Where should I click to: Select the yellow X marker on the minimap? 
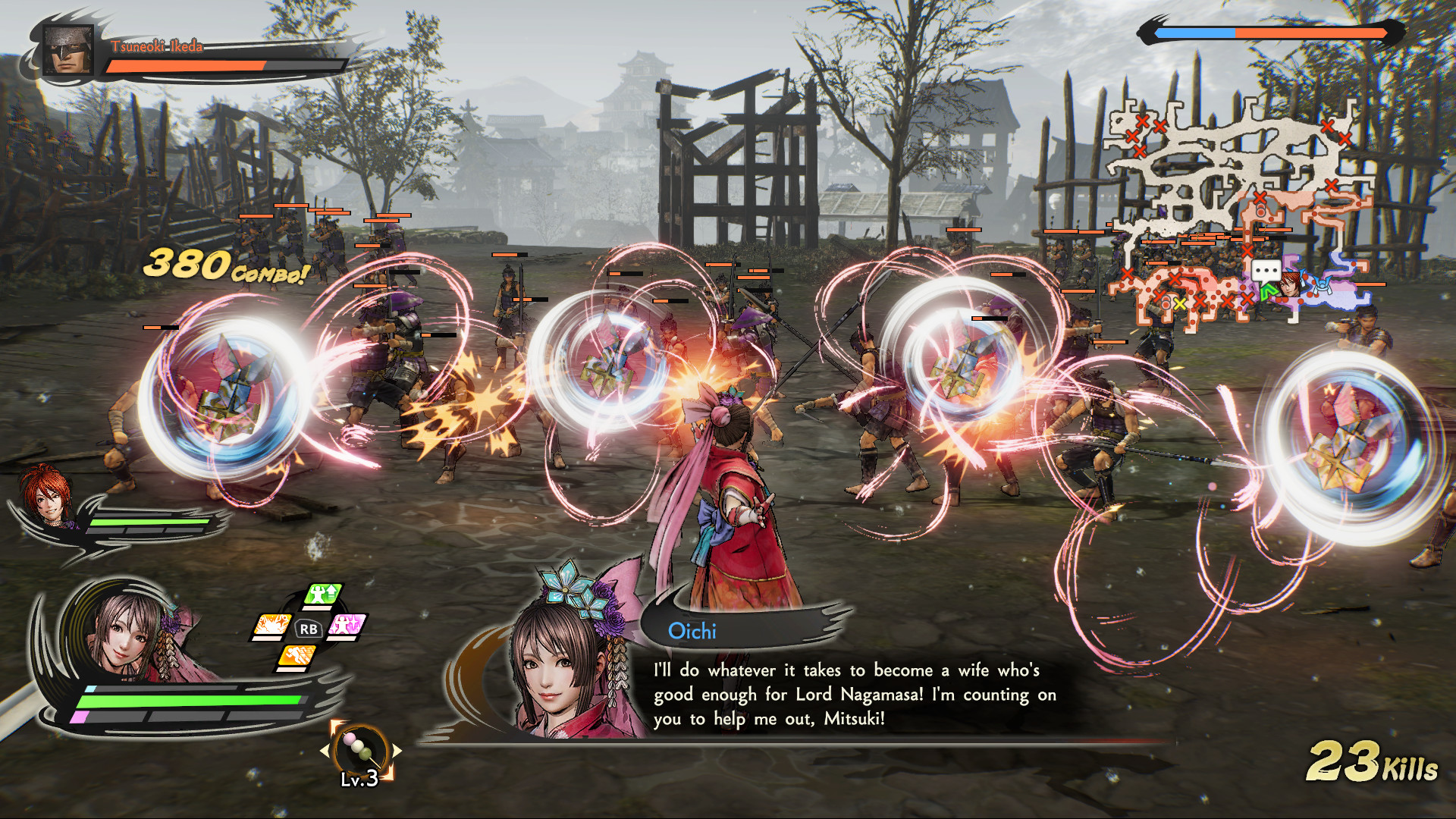tap(1179, 304)
